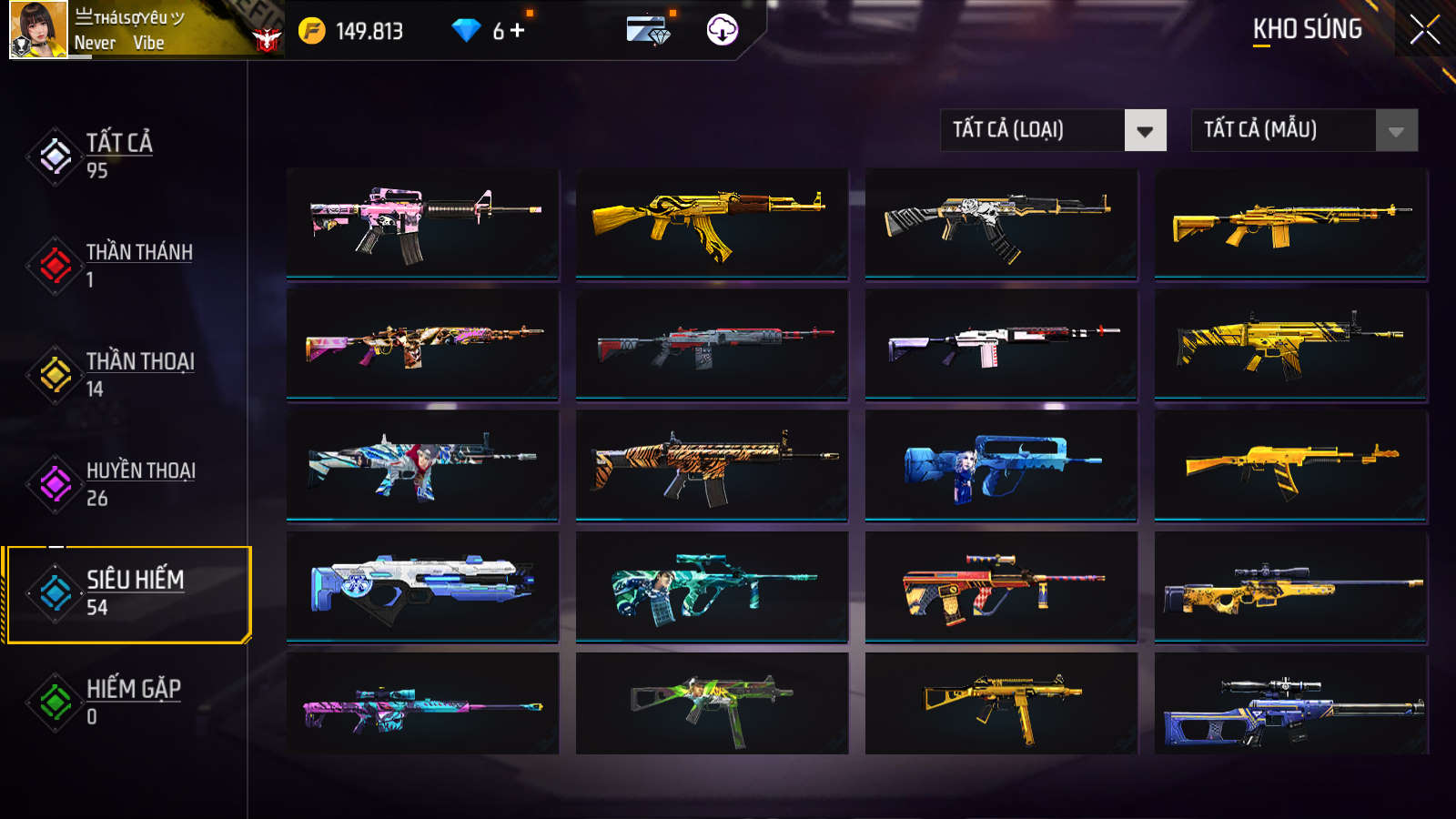Close the Kho Súng weapon vault
The image size is (1456, 819).
point(1424,29)
